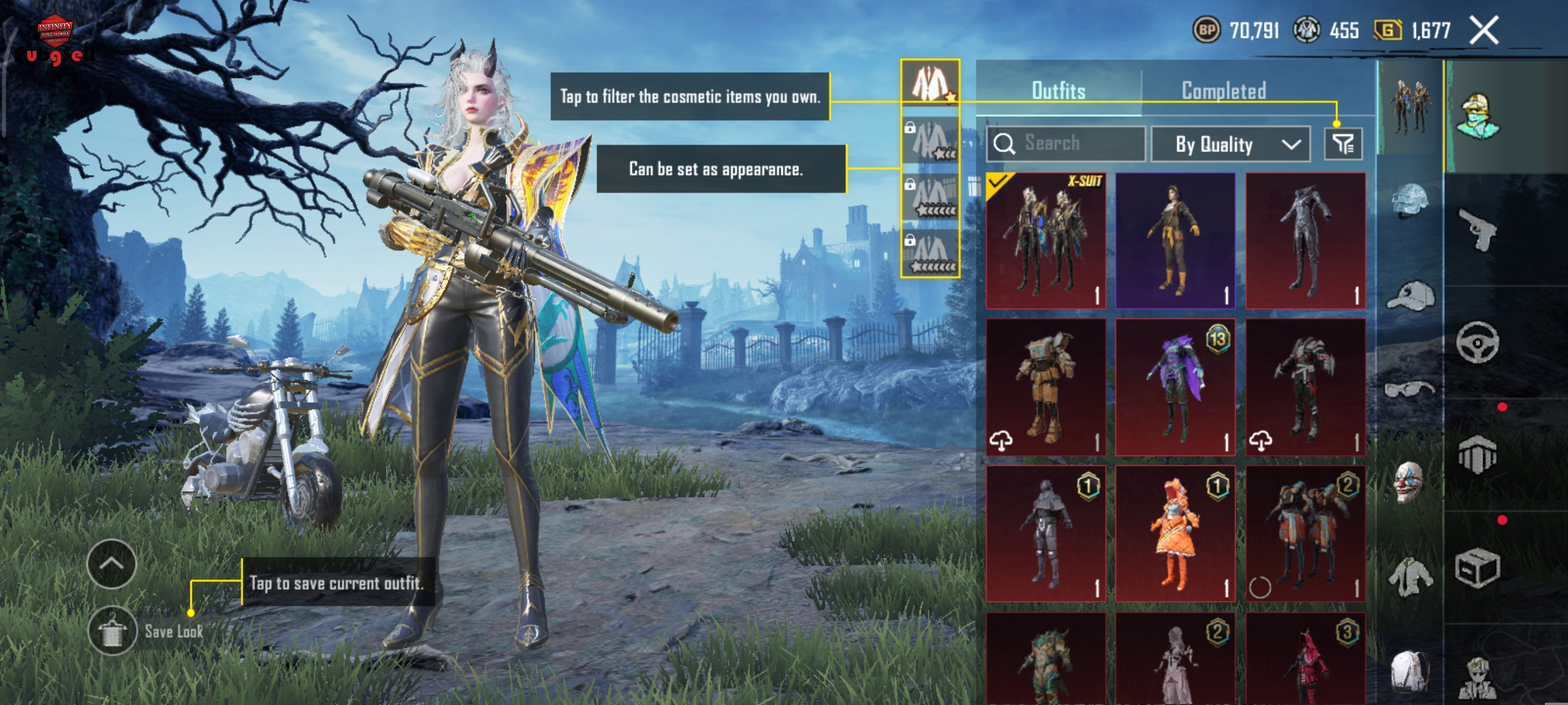Pick the orange dress outfit
Image resolution: width=1568 pixels, height=705 pixels.
(x=1175, y=533)
